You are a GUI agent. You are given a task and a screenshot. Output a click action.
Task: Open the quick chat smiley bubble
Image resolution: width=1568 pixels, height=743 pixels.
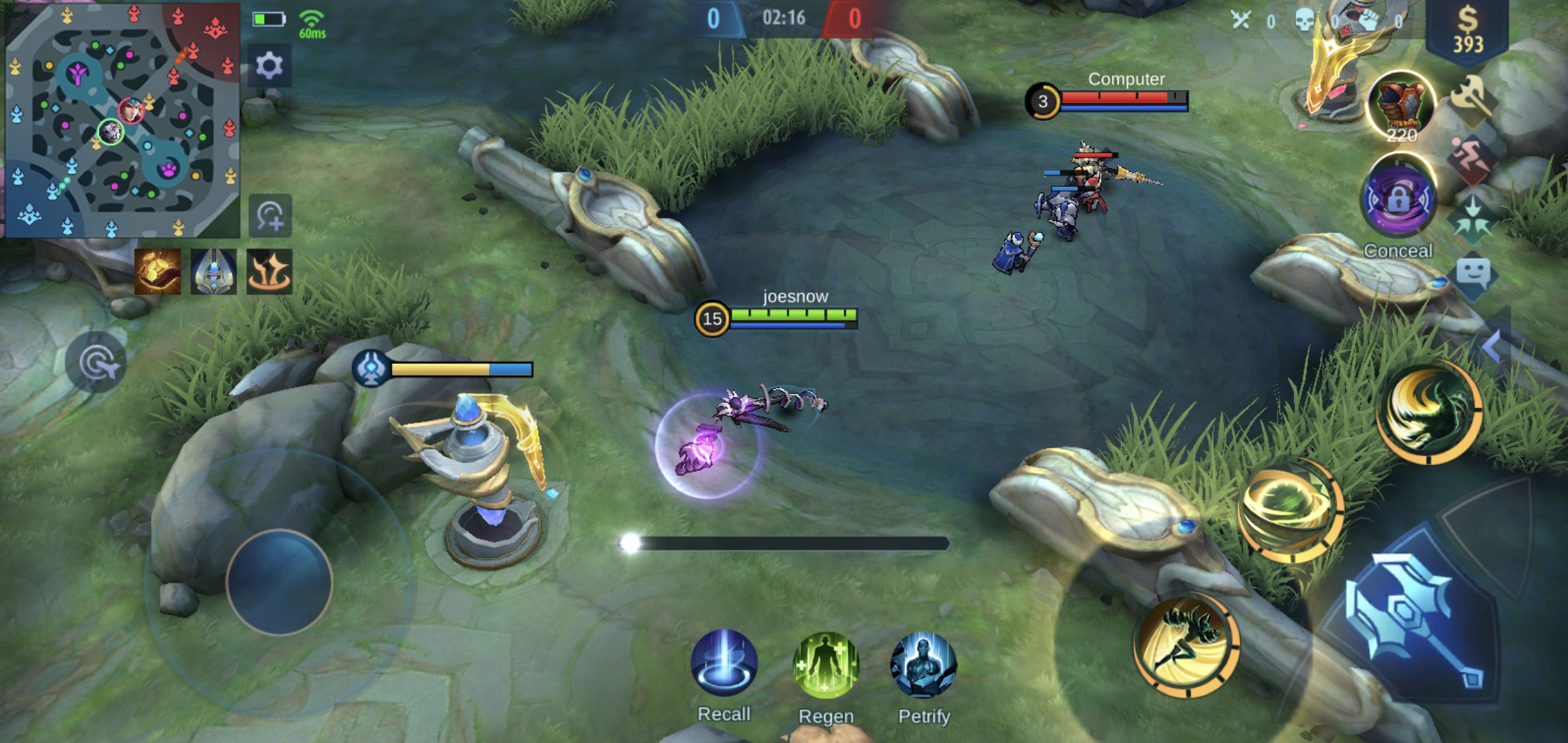tap(1472, 275)
